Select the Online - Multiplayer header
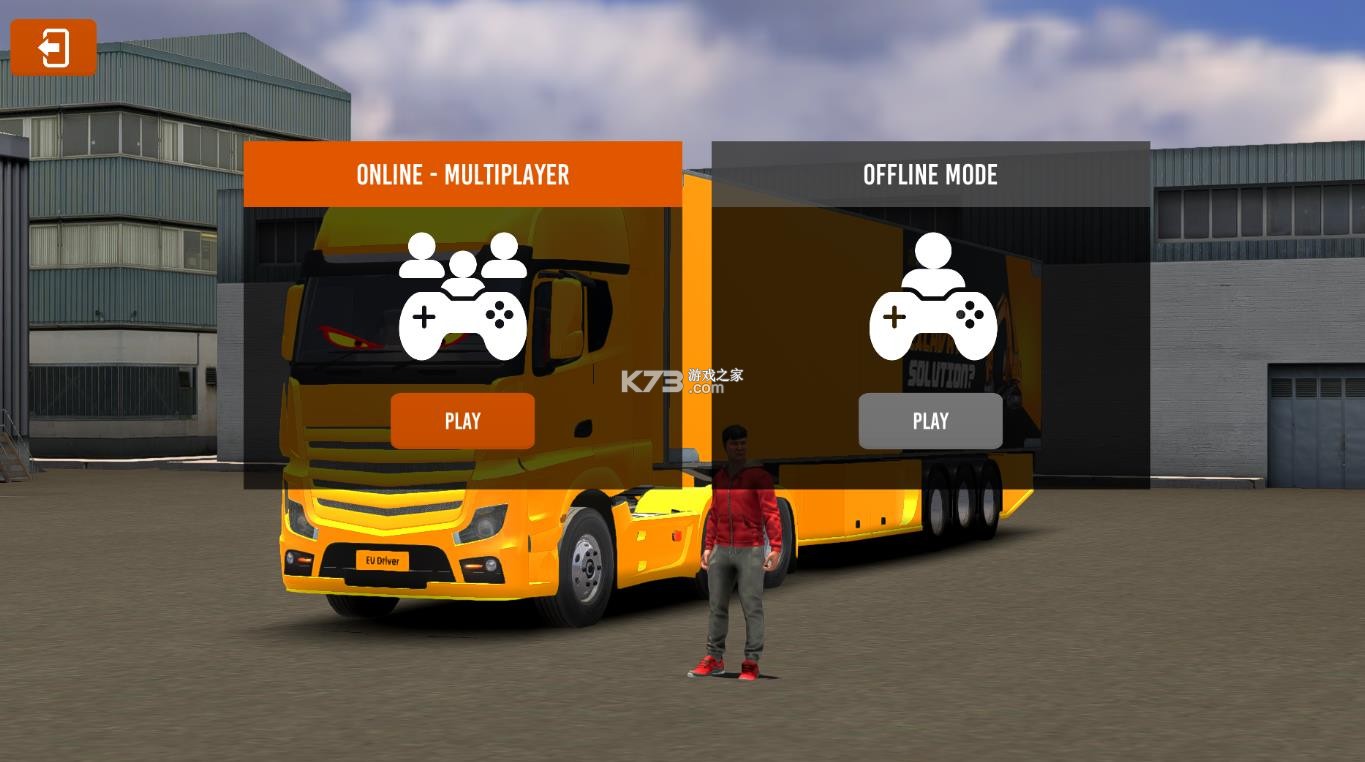Screen dimensions: 1365x762 (462, 174)
